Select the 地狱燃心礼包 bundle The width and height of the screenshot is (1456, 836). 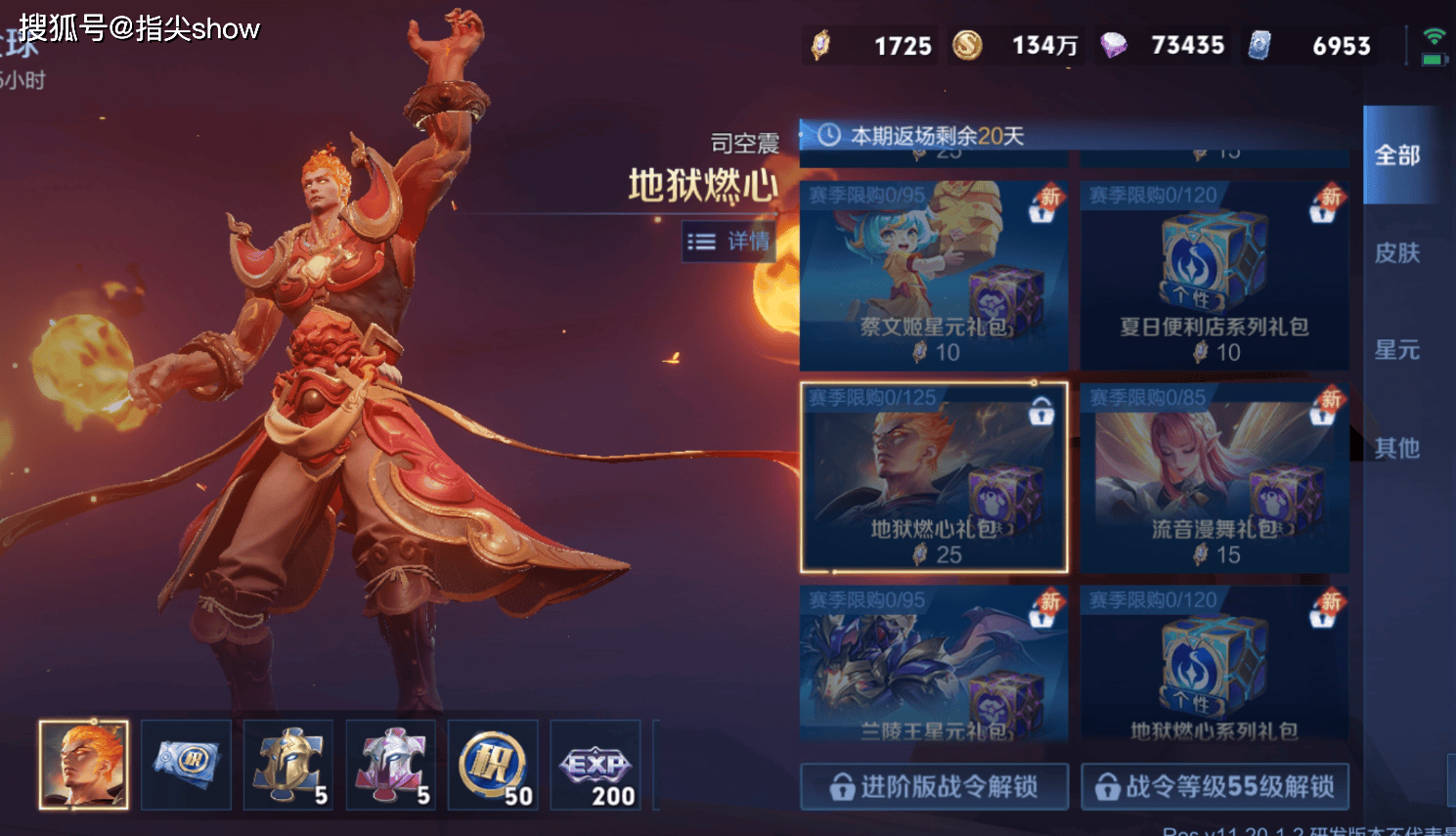click(933, 477)
